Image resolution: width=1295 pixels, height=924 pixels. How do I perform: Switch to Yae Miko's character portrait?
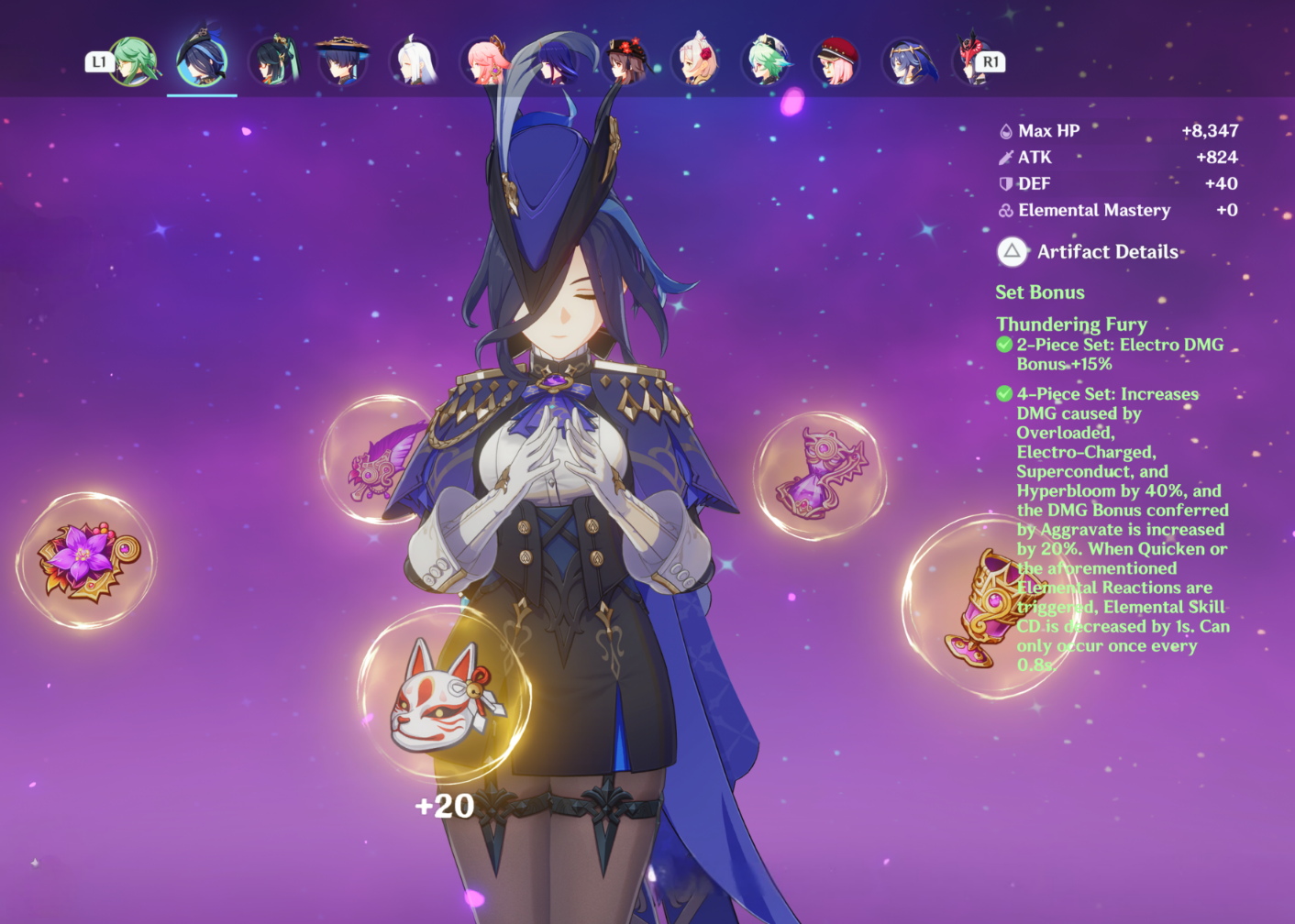tap(486, 62)
